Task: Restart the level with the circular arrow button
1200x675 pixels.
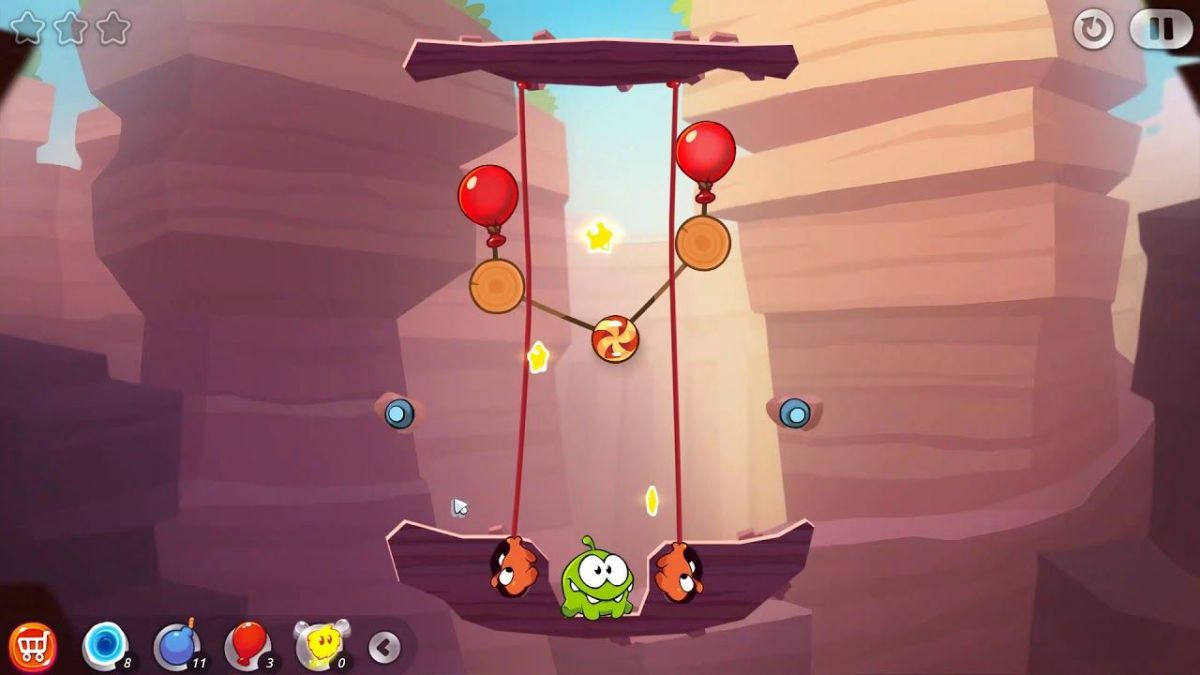Action: tap(1093, 29)
